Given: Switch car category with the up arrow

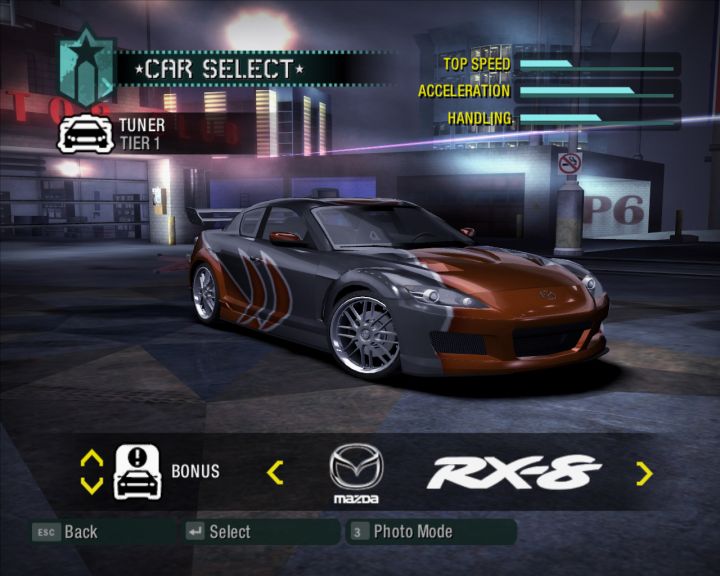Looking at the screenshot, I should click(91, 459).
